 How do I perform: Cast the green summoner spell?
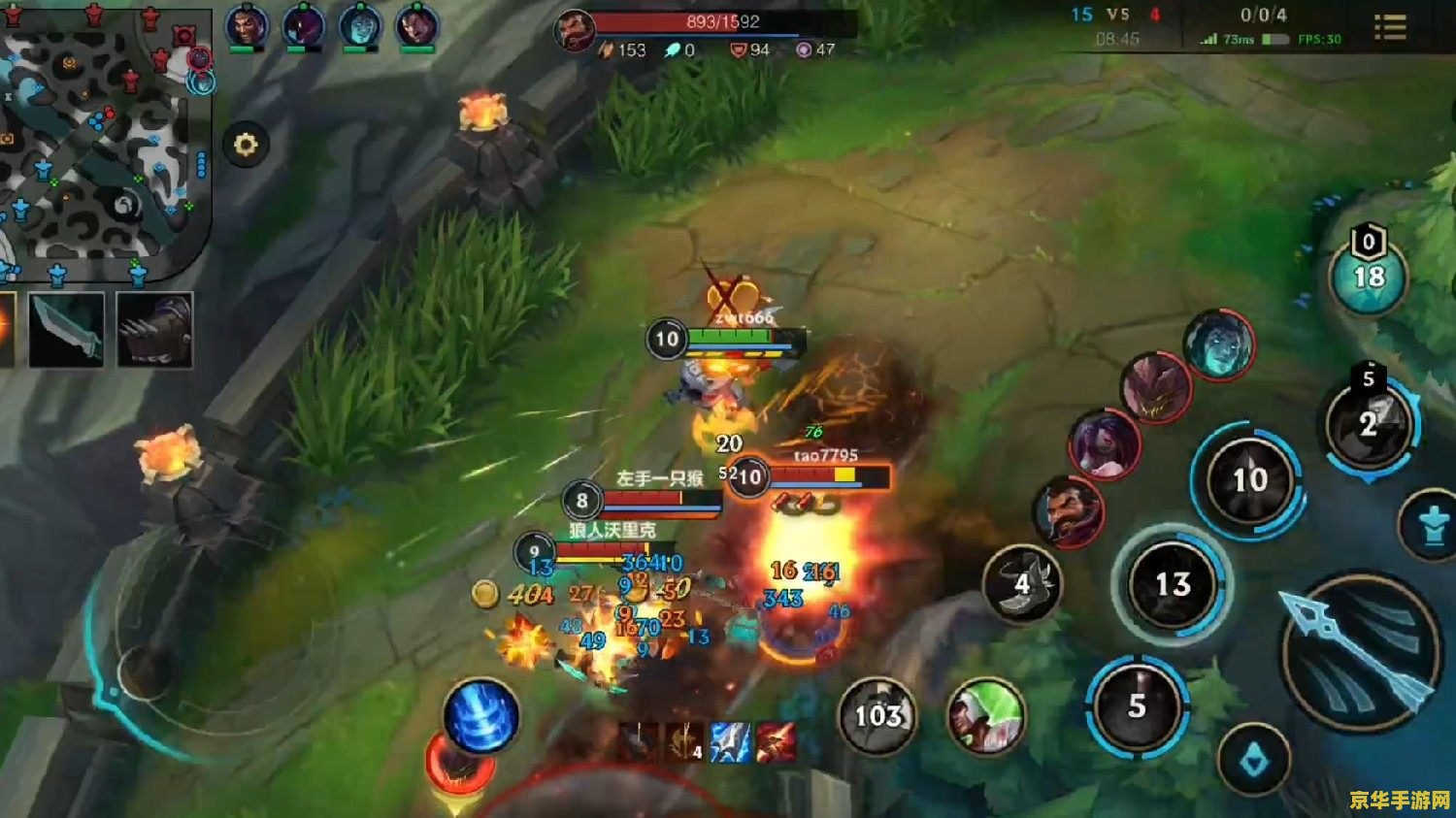[x=986, y=718]
